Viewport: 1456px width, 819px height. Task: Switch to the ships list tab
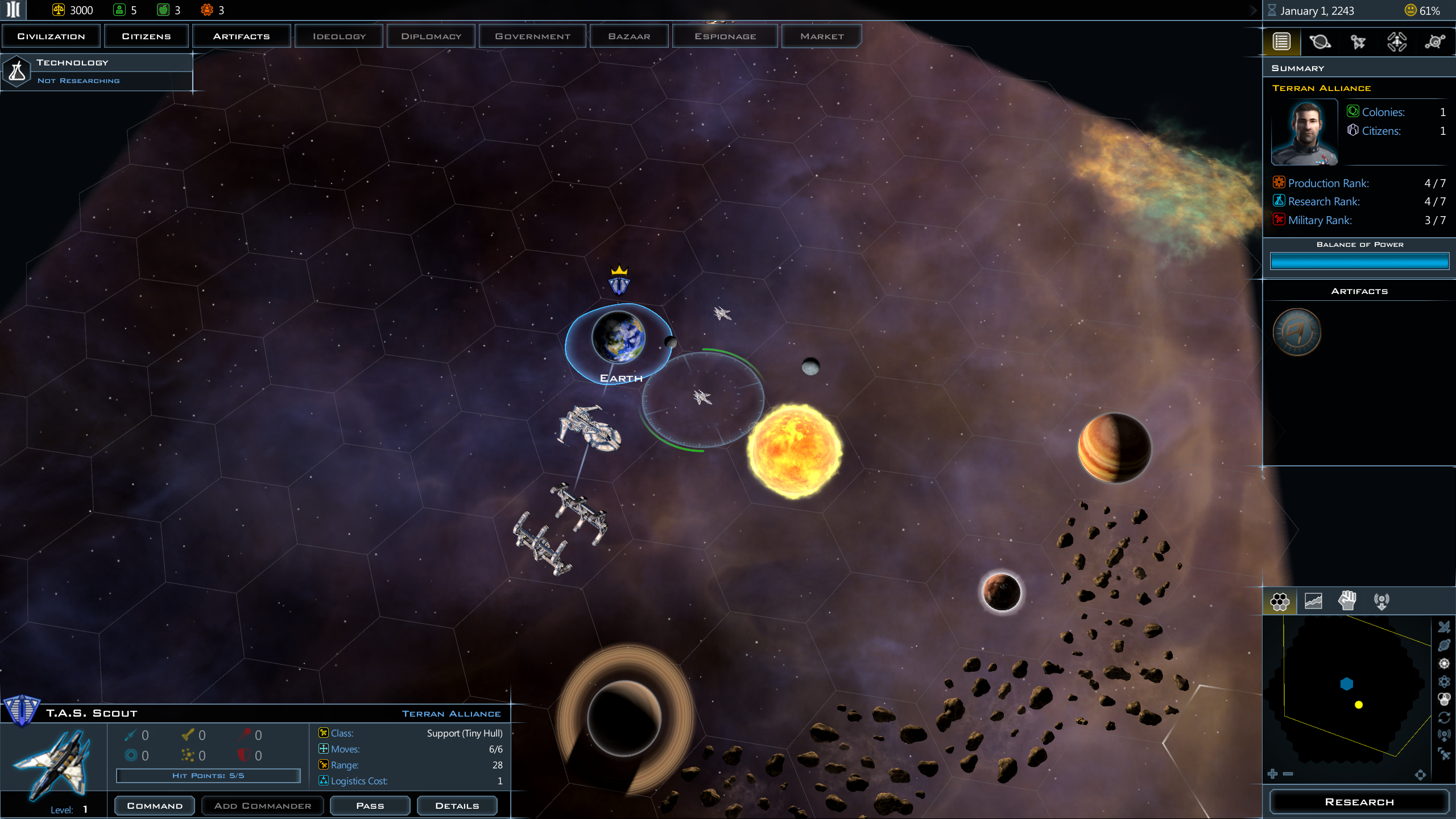(1358, 42)
